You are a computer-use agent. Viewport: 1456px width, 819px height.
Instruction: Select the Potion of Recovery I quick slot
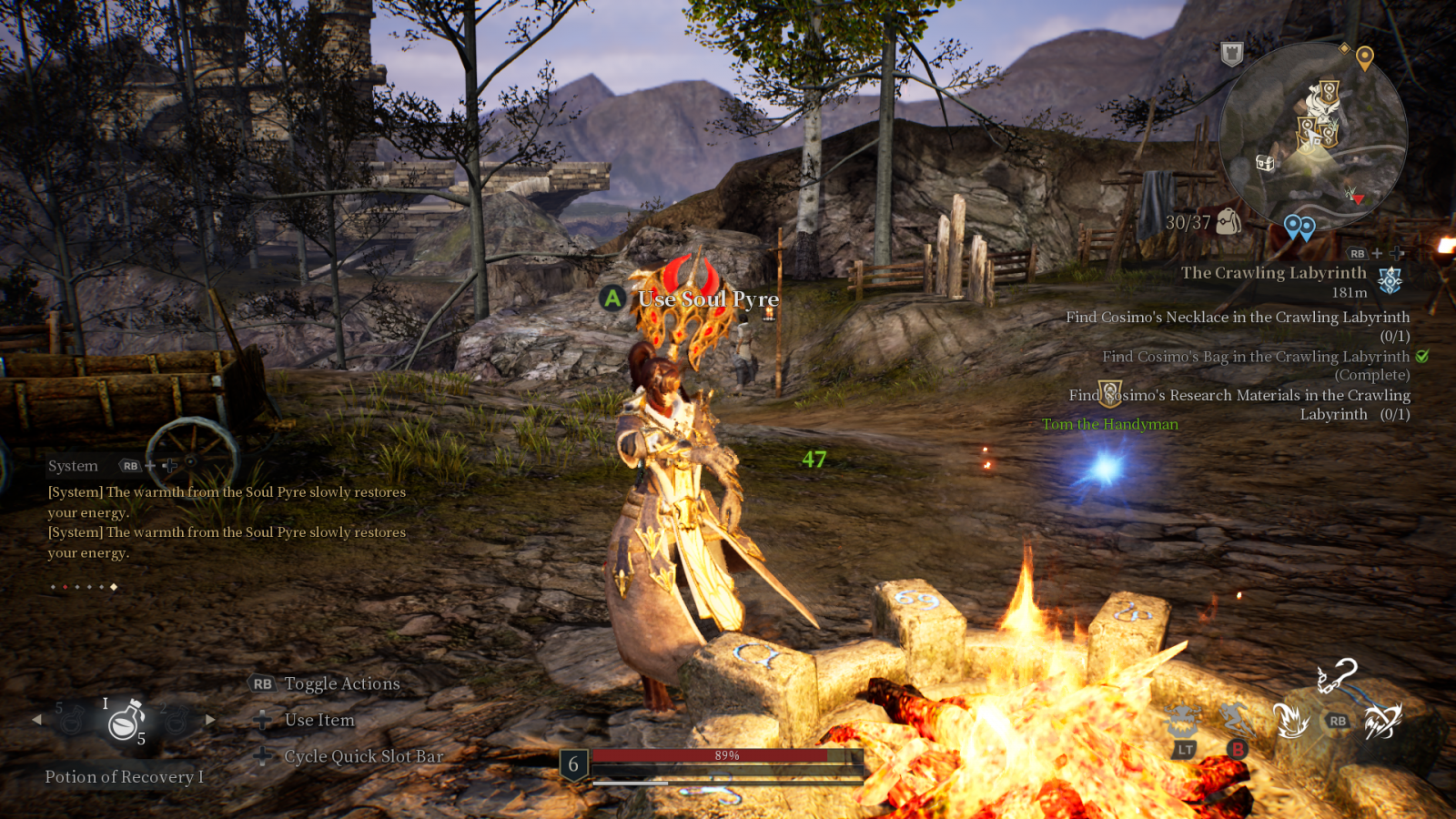[x=126, y=722]
